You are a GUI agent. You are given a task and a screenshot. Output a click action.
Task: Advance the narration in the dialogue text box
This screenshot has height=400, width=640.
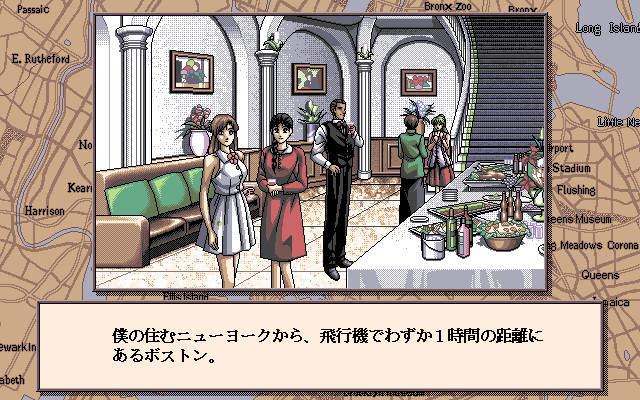[x=320, y=346]
